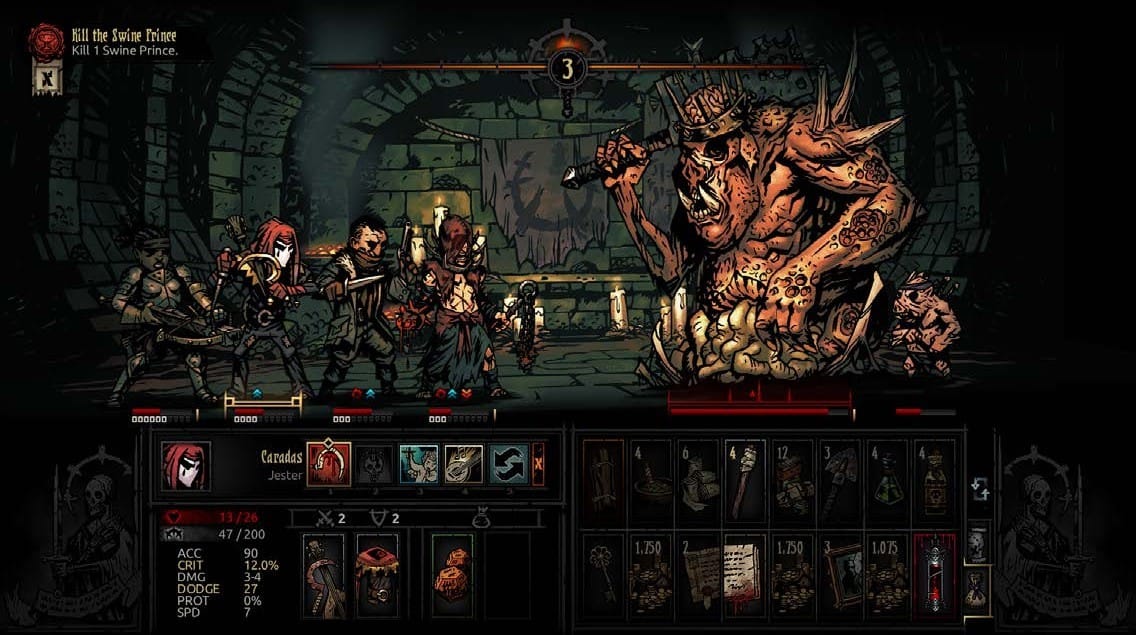Click the Swine Prince quest emblem

[46, 42]
